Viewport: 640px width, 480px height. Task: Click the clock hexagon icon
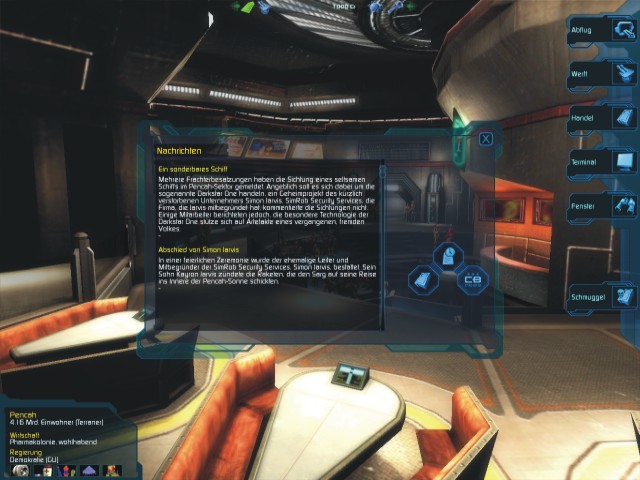click(x=449, y=255)
